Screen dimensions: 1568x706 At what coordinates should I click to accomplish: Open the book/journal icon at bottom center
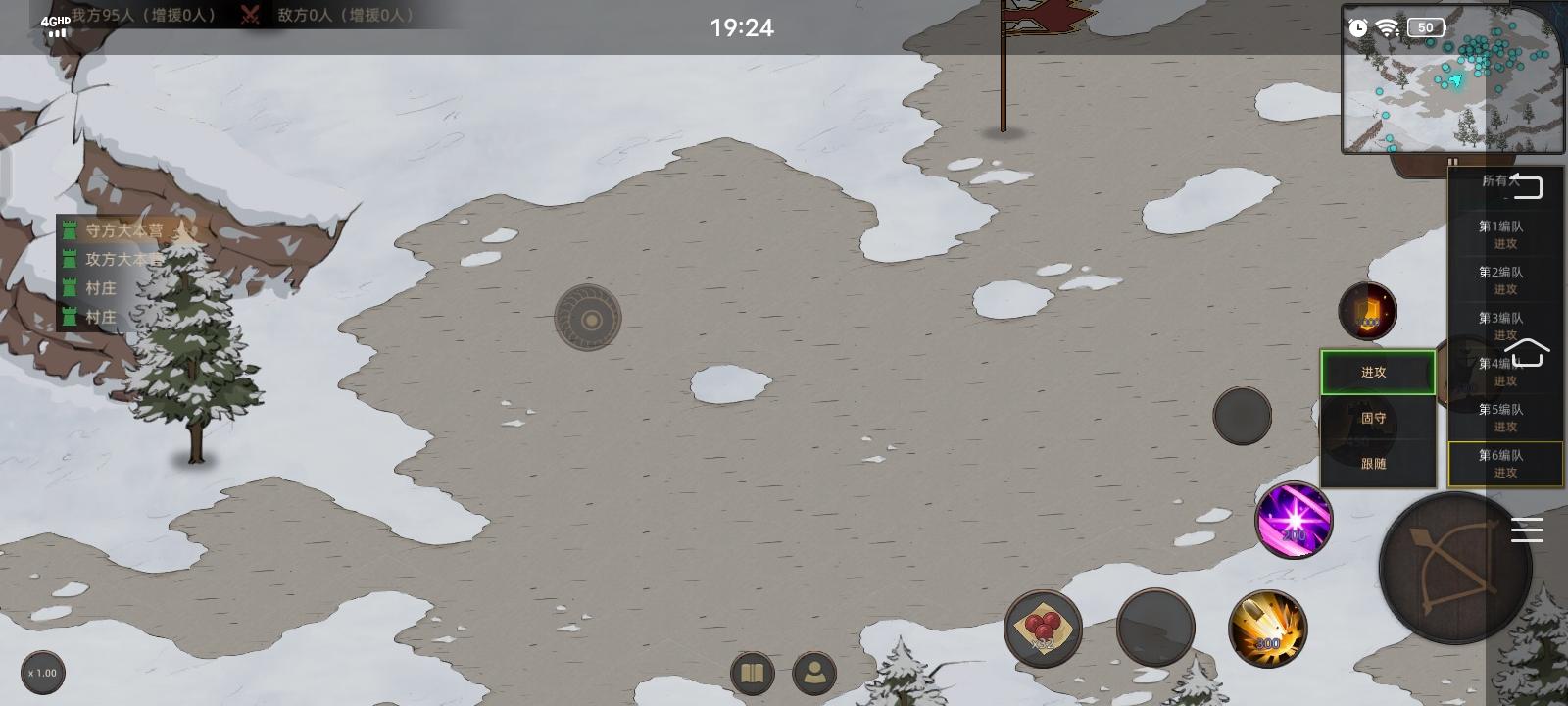click(x=752, y=674)
